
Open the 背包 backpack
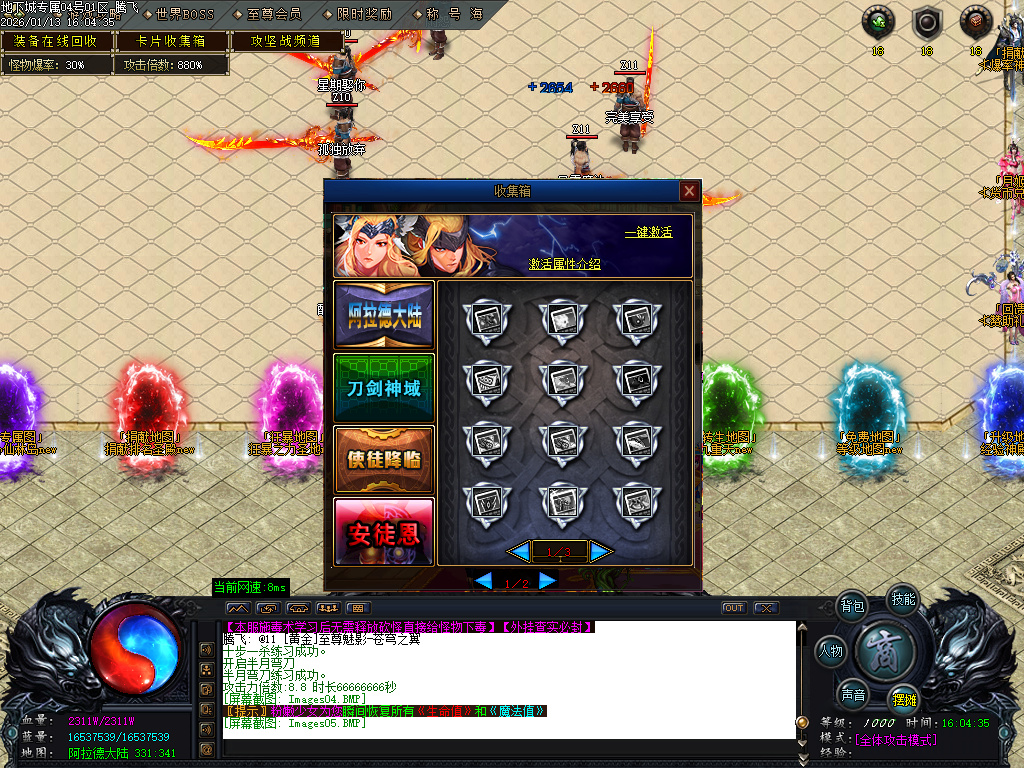coord(852,606)
